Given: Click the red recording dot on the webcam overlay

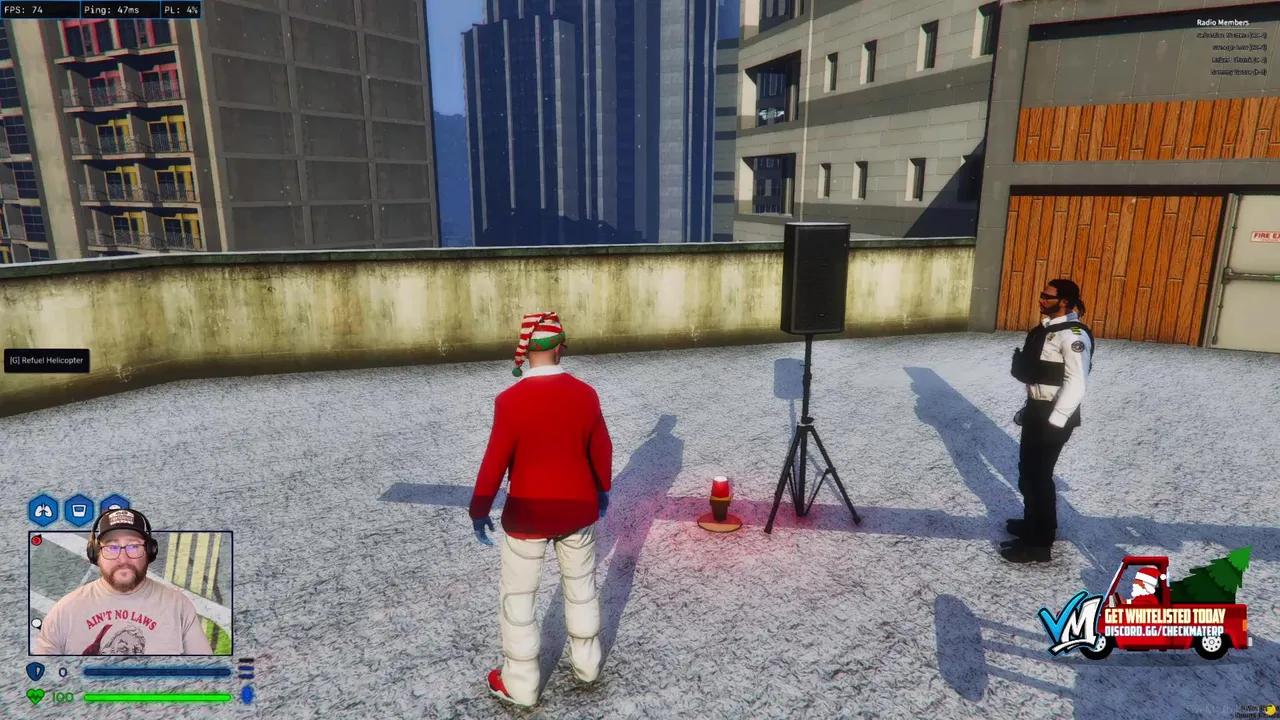Looking at the screenshot, I should (36, 540).
